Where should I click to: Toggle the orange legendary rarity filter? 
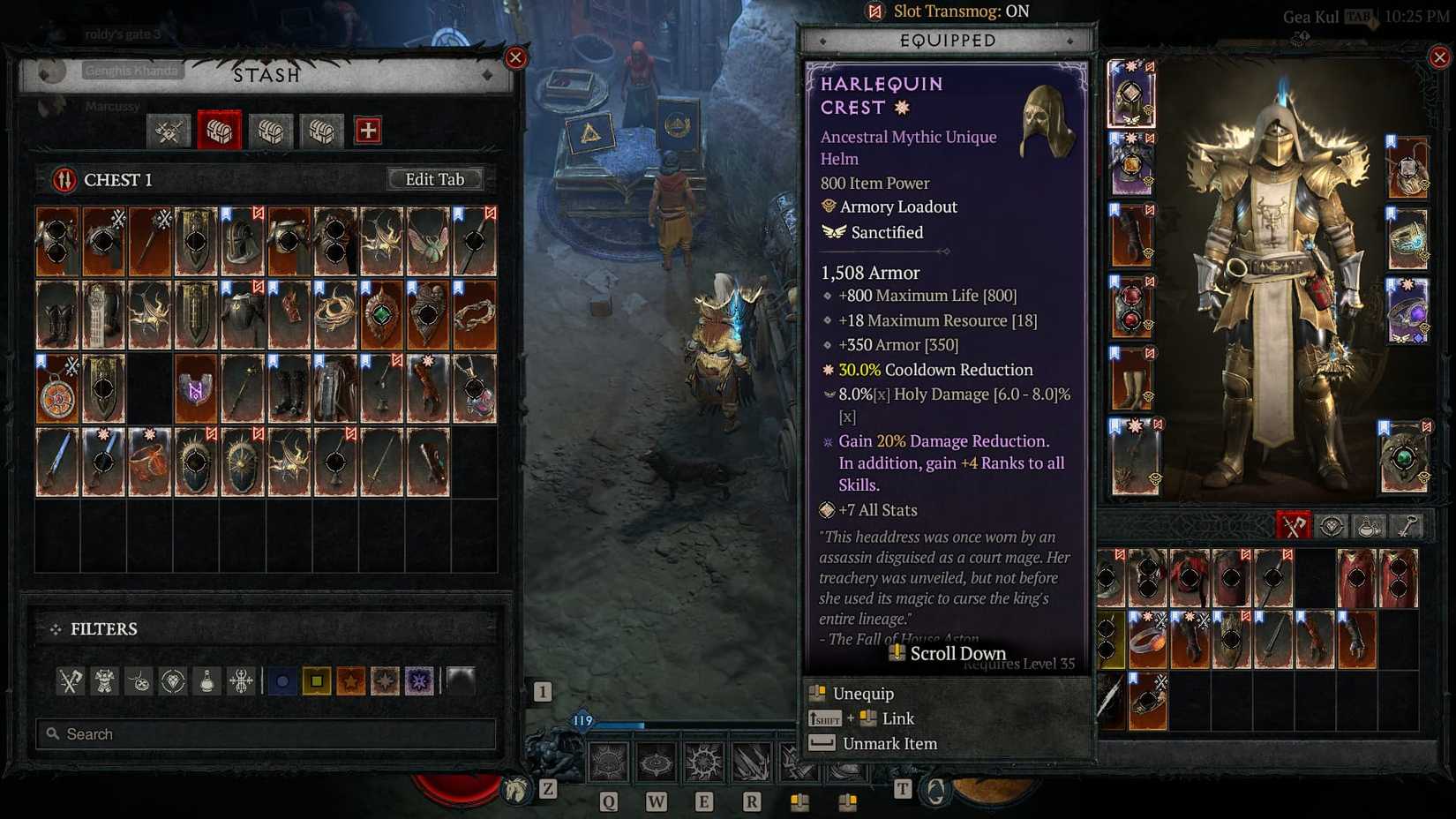[350, 680]
